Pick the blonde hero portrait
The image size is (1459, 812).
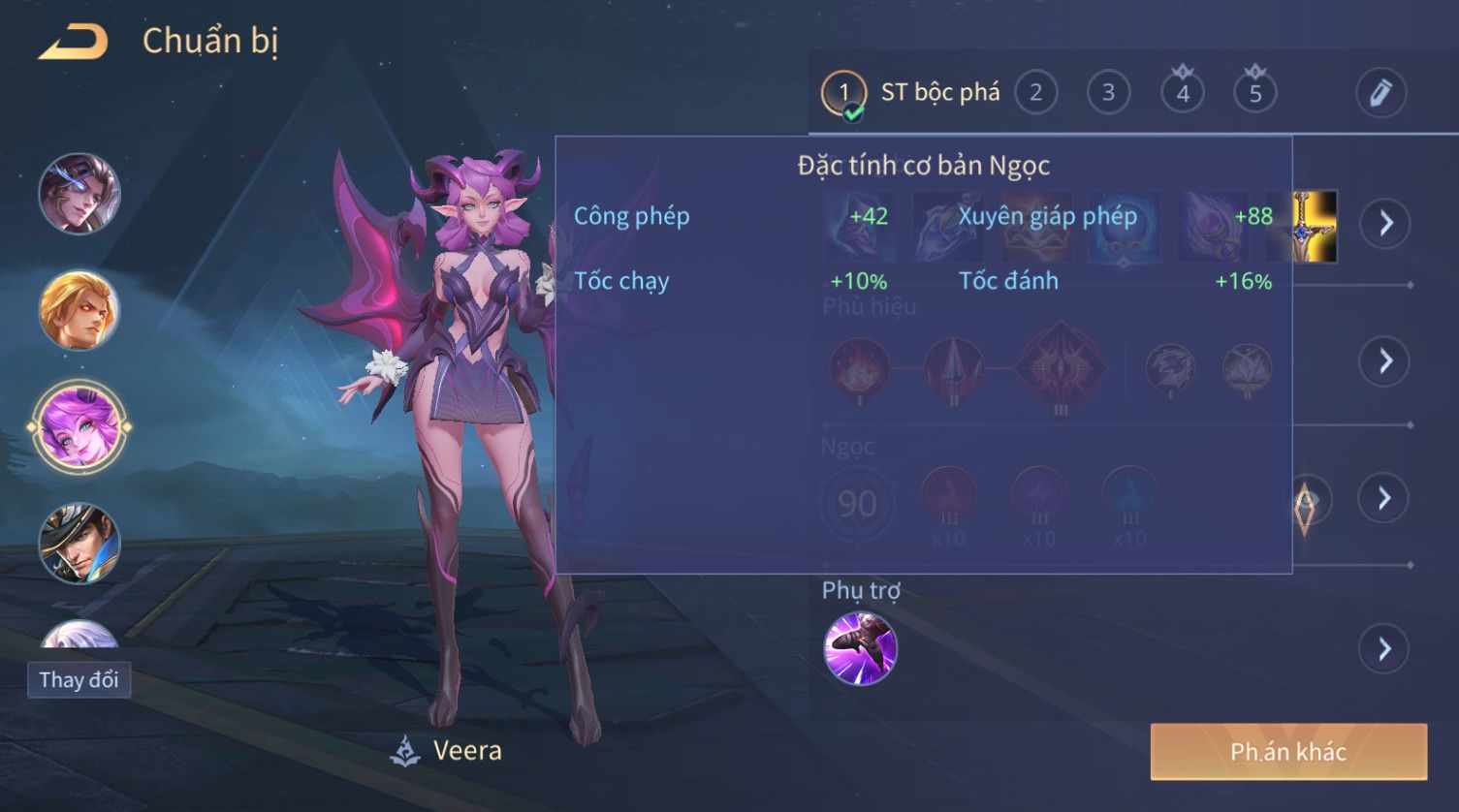(79, 310)
